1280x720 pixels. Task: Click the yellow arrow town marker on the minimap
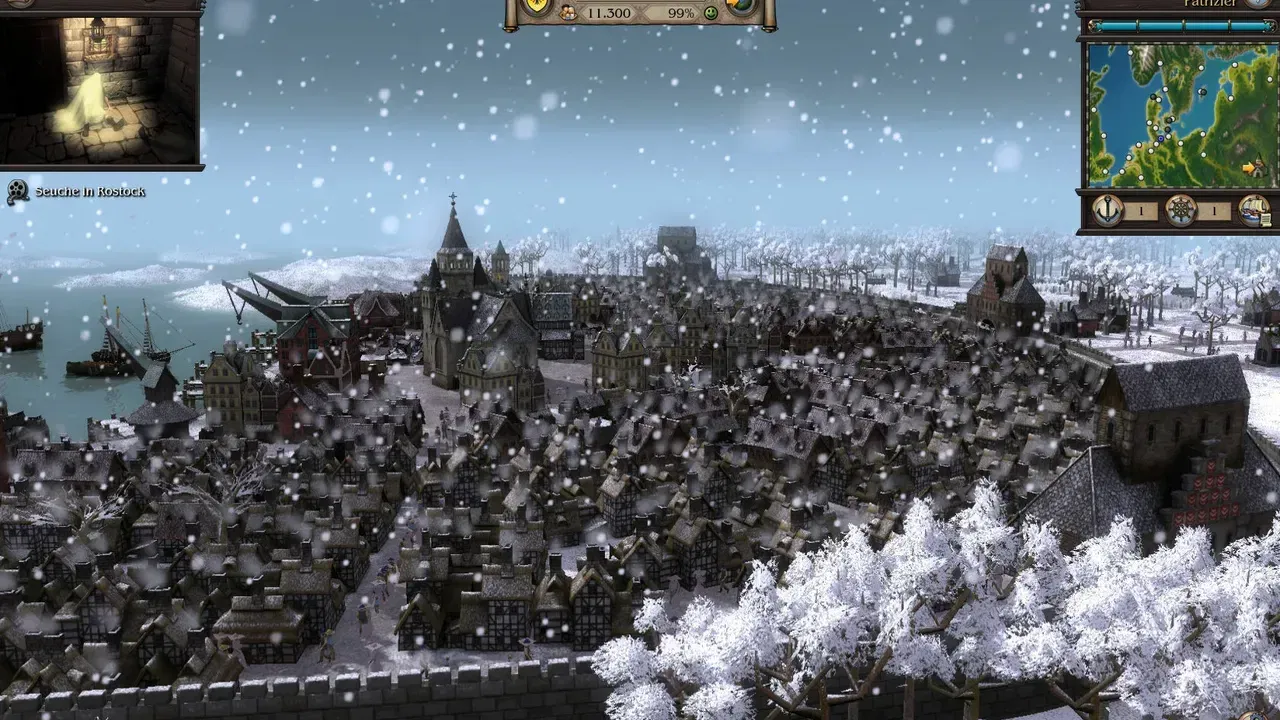[1248, 166]
